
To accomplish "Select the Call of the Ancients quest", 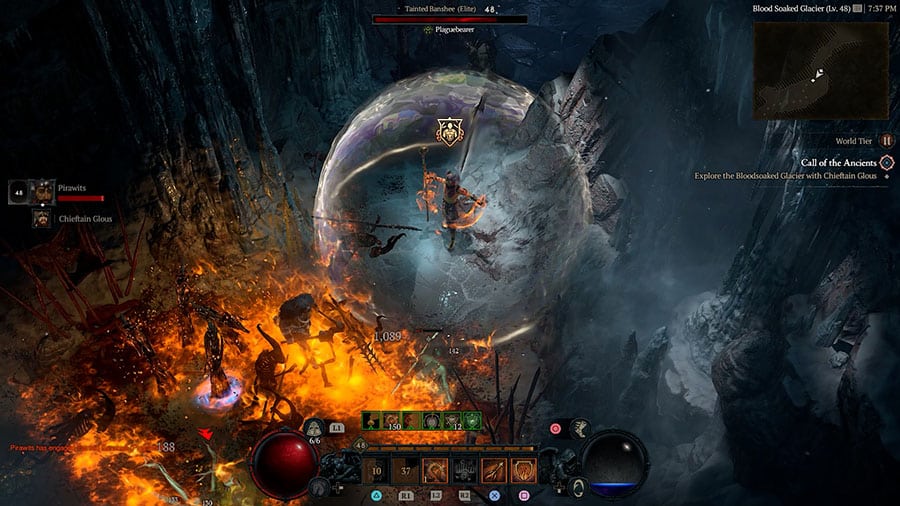I will 838,162.
